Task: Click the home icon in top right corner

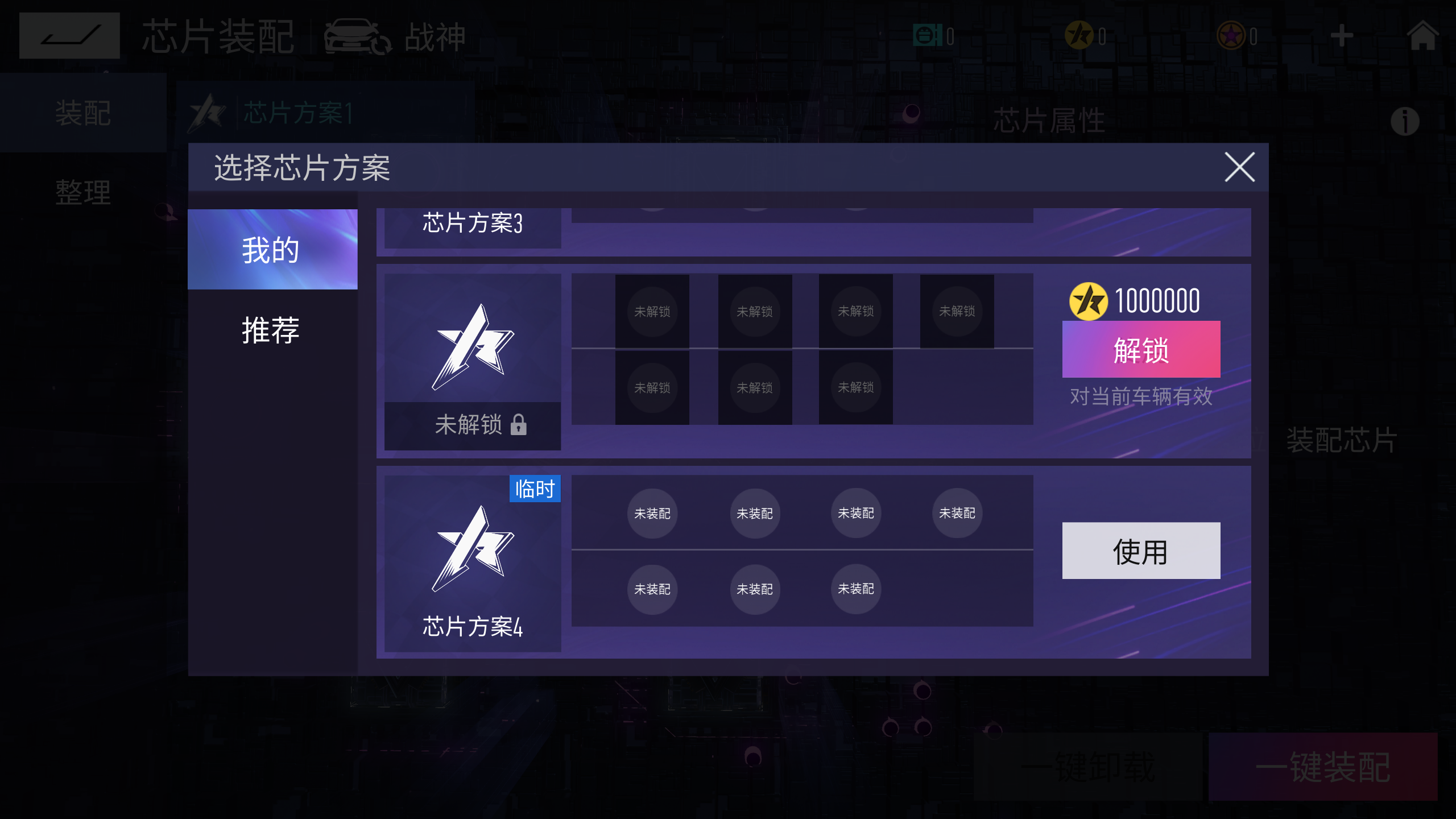Action: click(1422, 35)
